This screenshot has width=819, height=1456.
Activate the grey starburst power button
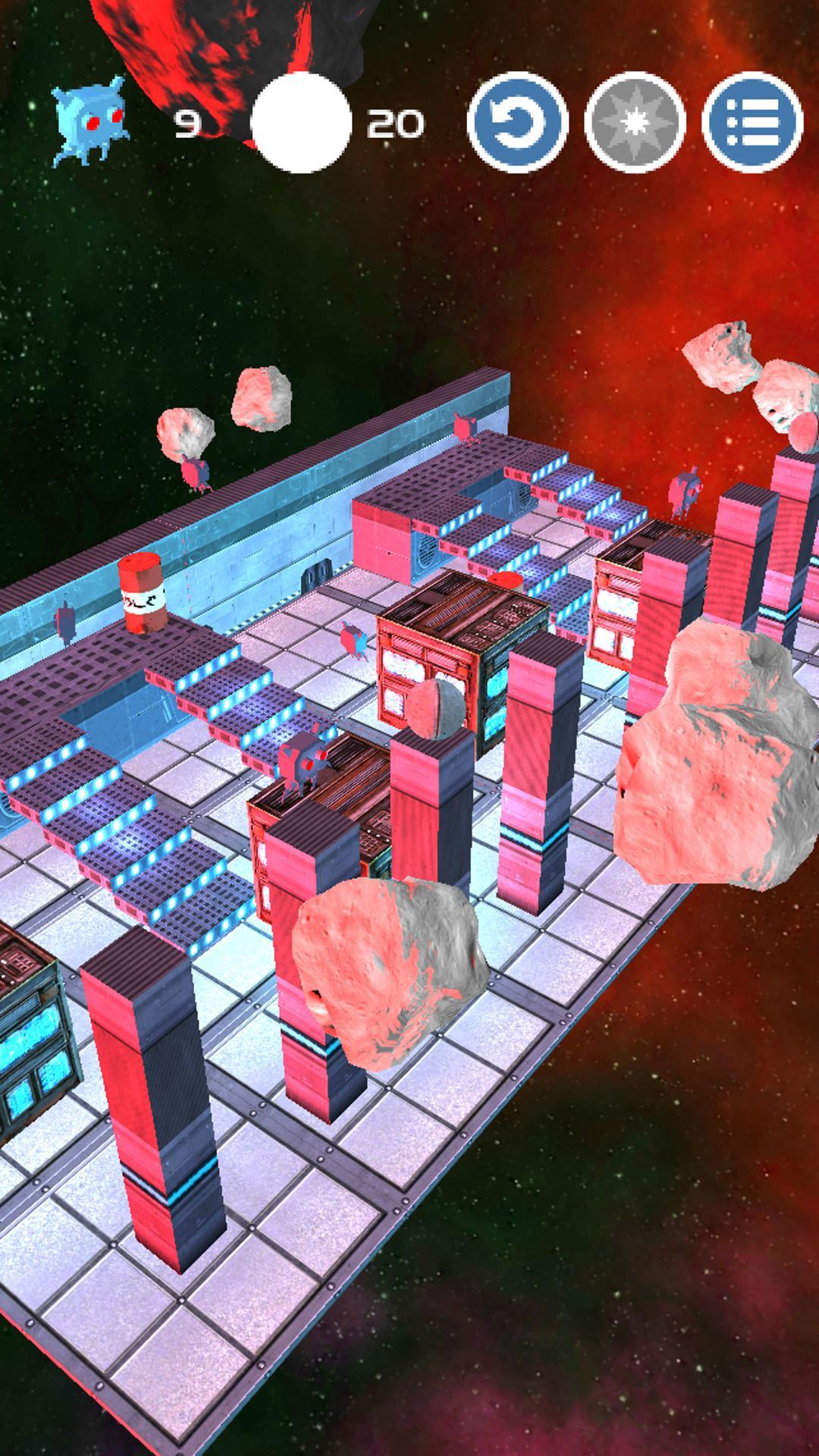point(635,122)
